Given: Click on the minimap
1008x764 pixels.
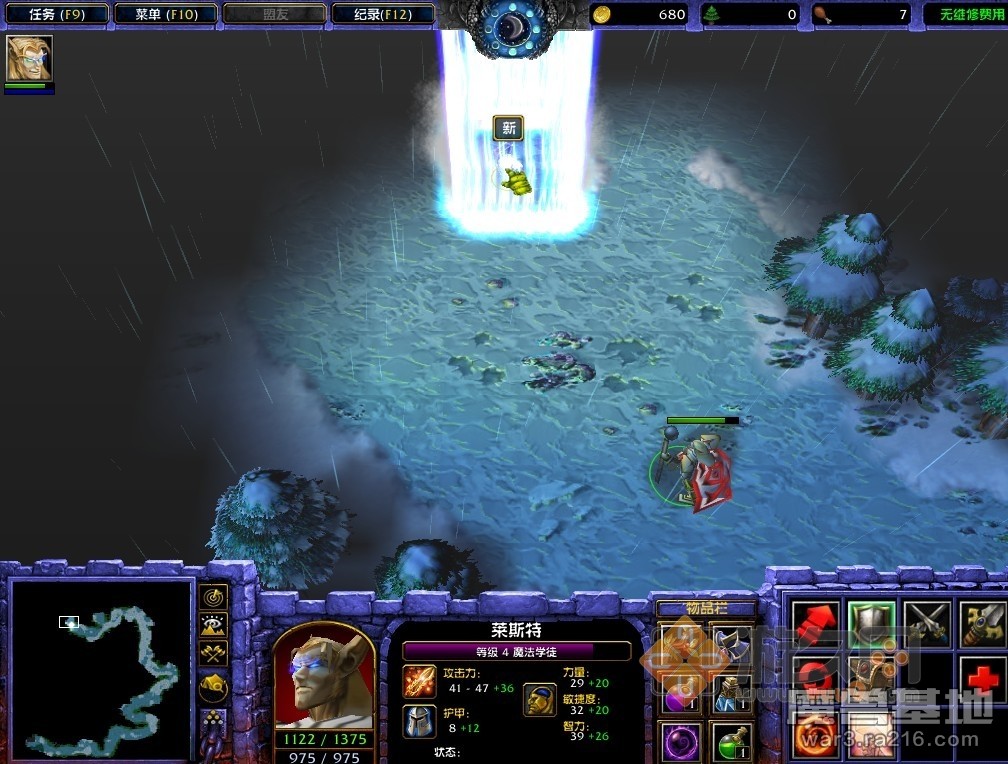Looking at the screenshot, I should (100, 668).
